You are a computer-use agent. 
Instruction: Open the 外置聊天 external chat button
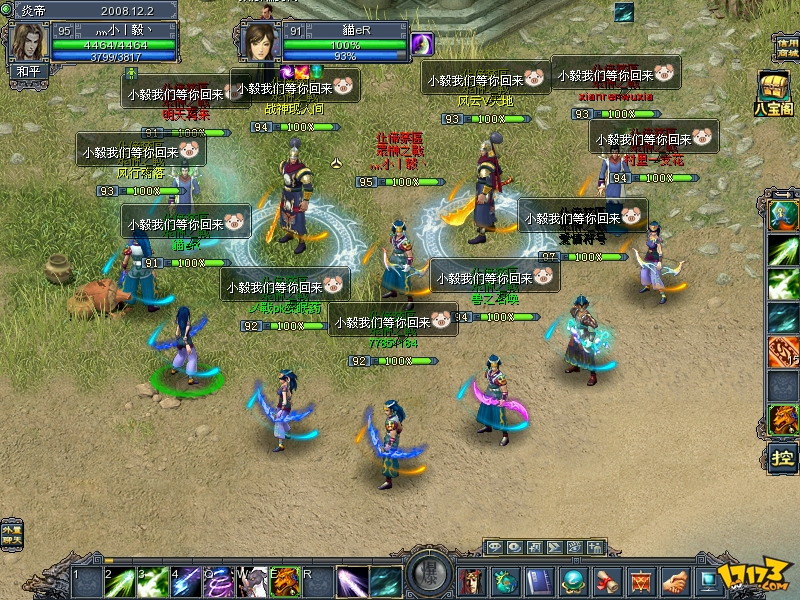tap(11, 531)
